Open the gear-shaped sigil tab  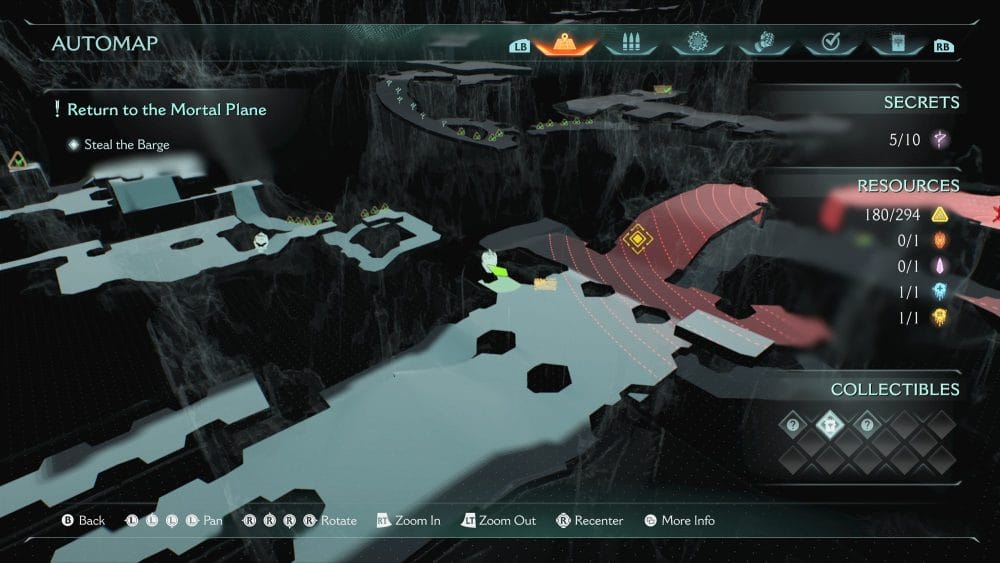(x=697, y=44)
